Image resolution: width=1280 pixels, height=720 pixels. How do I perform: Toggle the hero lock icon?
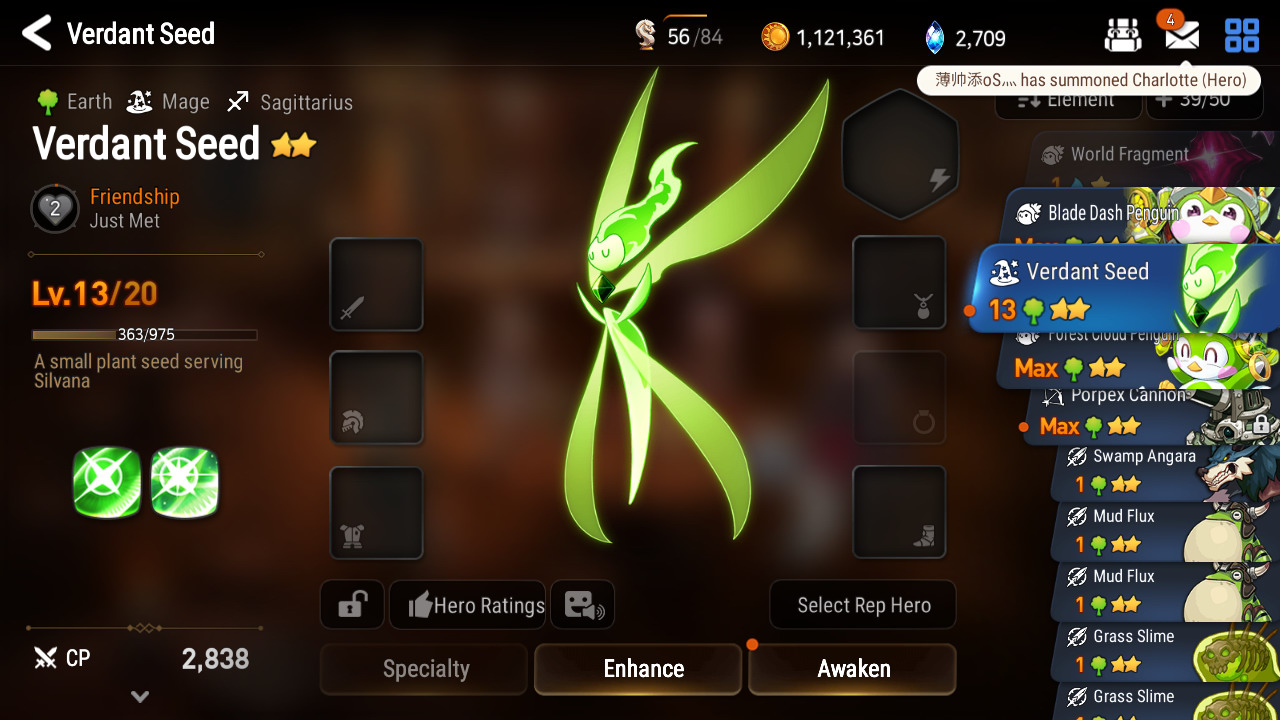[x=352, y=605]
